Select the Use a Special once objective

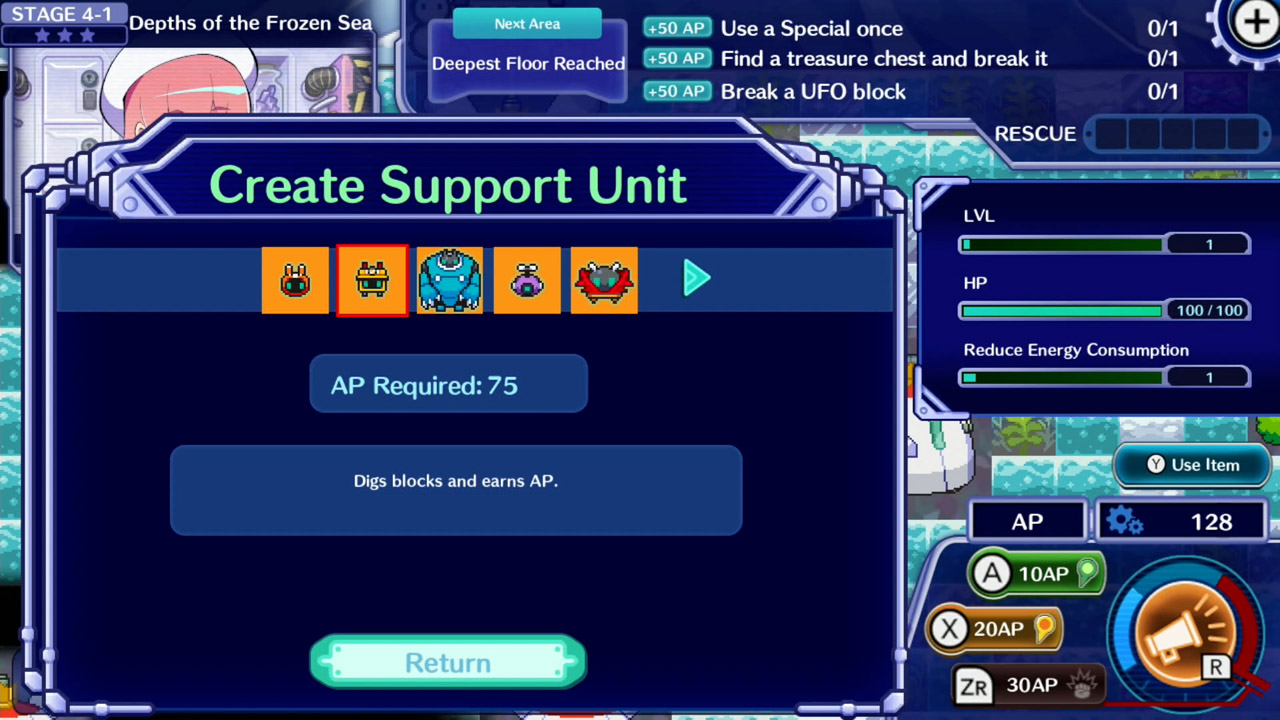(811, 29)
